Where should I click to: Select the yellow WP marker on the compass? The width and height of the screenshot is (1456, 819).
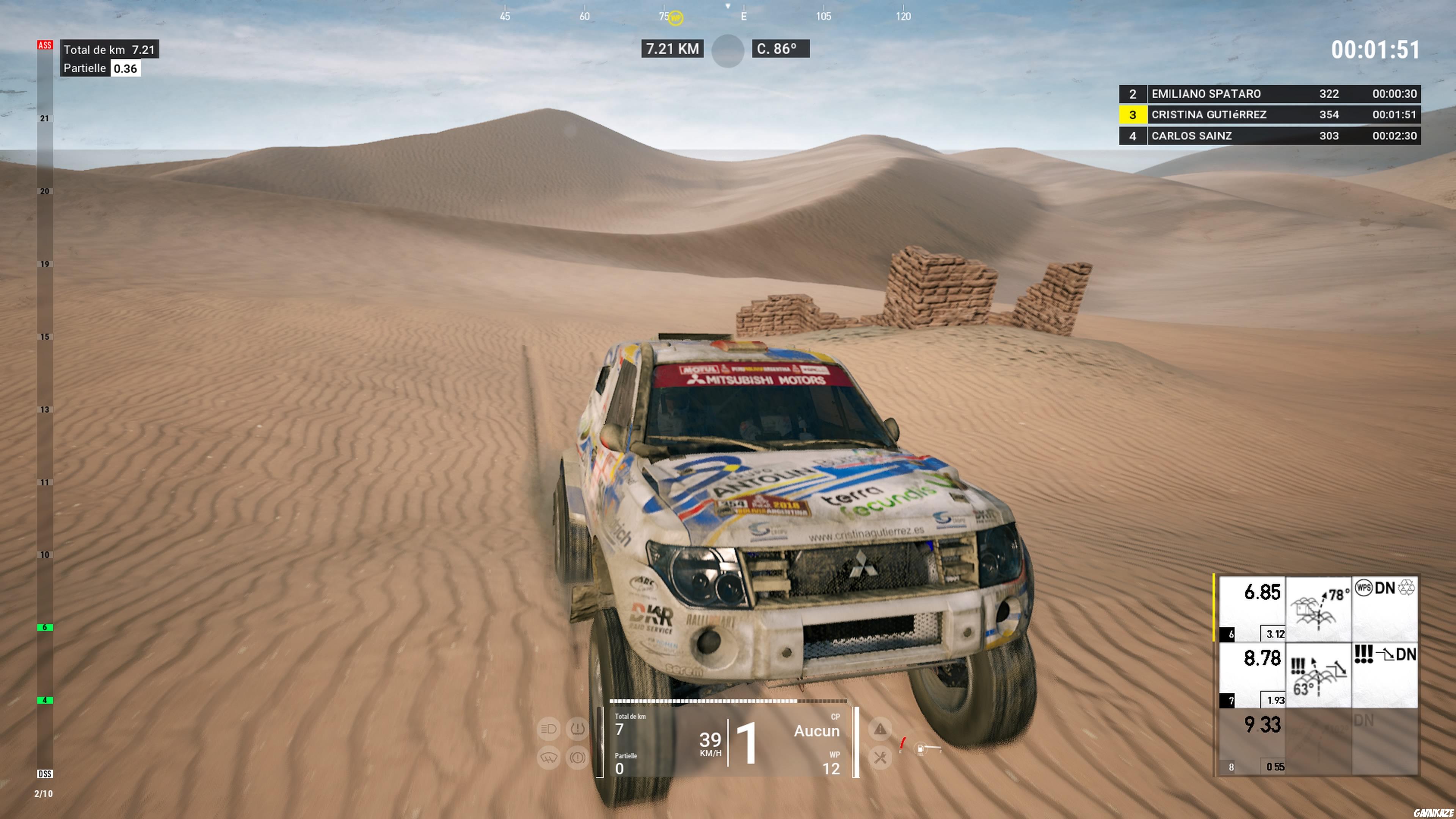pyautogui.click(x=675, y=17)
